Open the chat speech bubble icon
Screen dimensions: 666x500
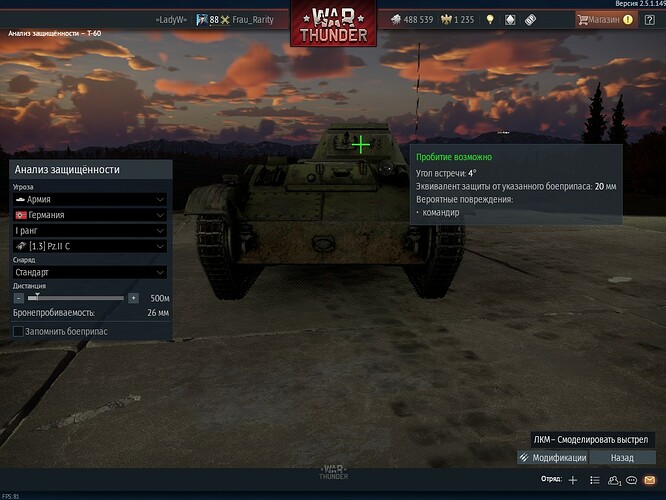point(629,480)
